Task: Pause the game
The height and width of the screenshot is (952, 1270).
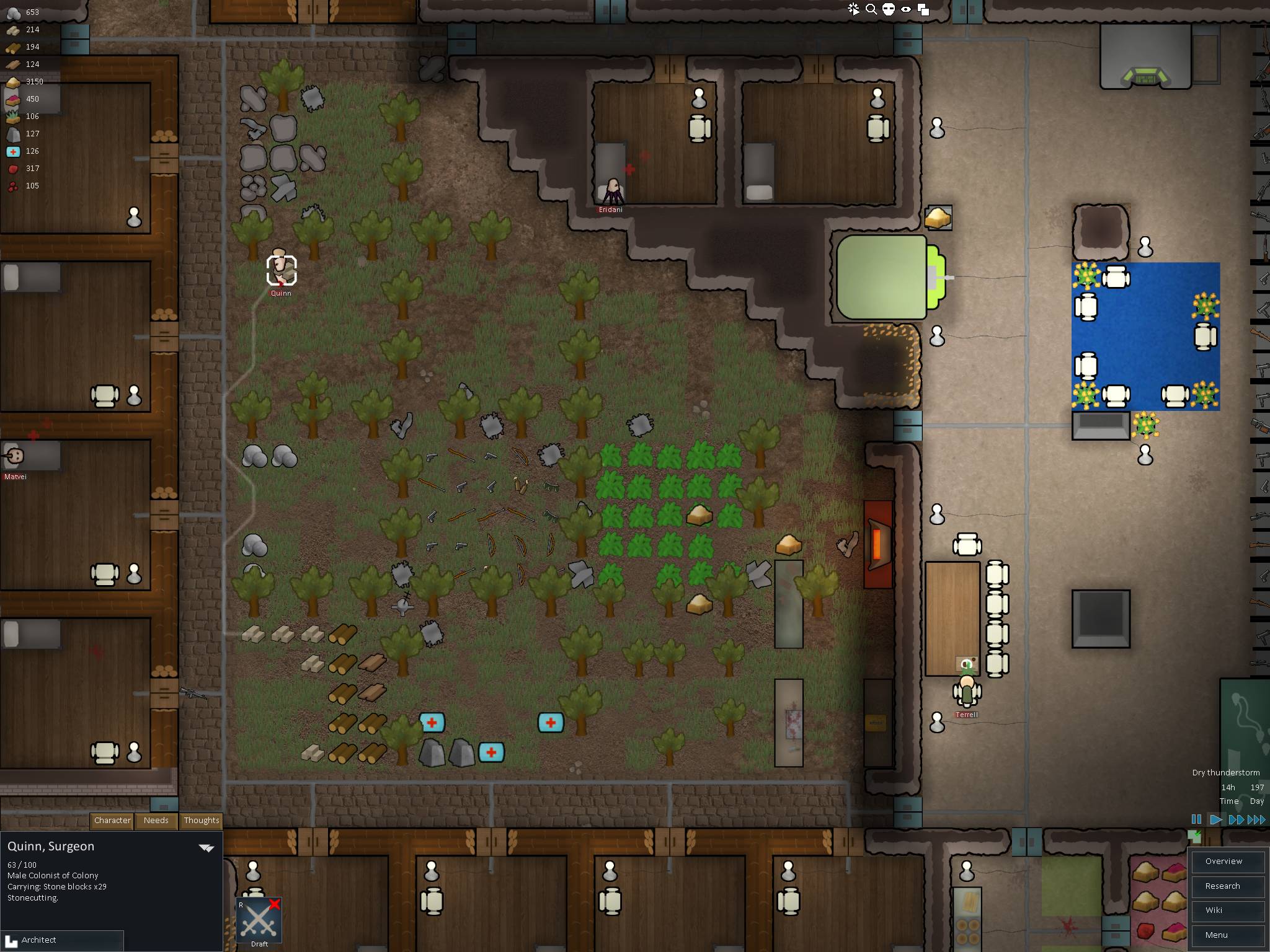Action: click(x=1196, y=819)
